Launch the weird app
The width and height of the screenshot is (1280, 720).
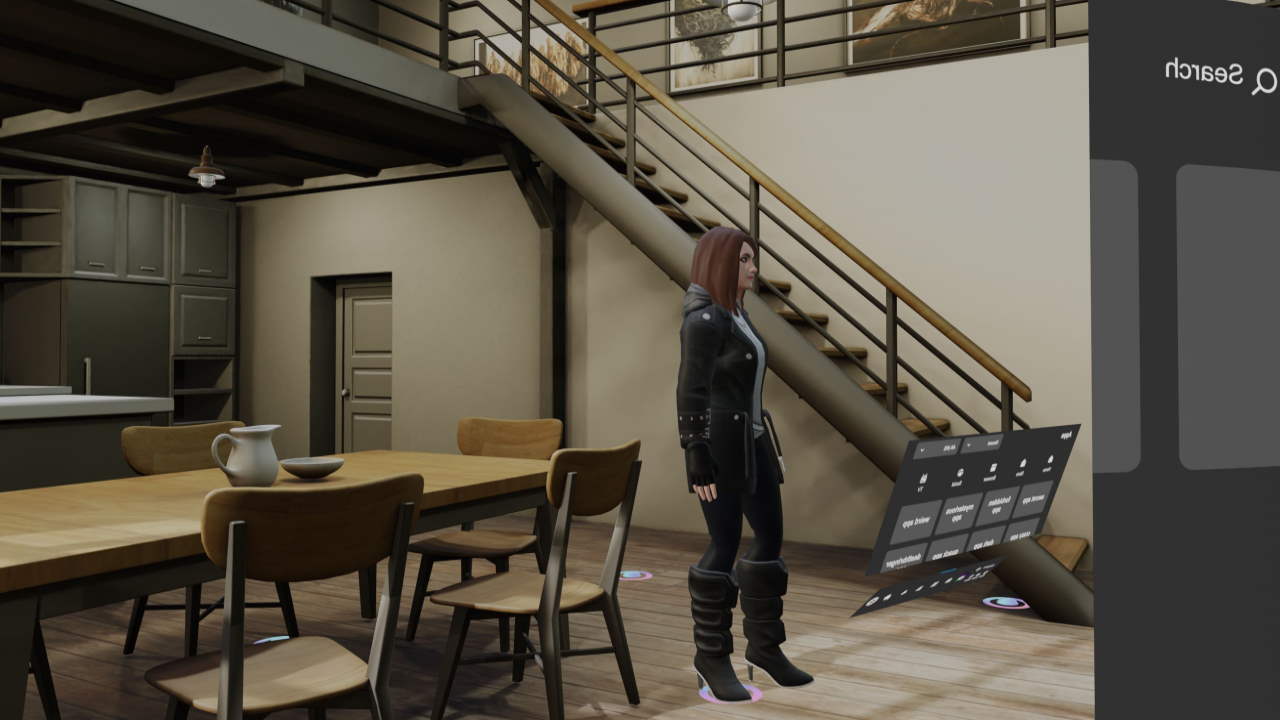pyautogui.click(x=915, y=519)
